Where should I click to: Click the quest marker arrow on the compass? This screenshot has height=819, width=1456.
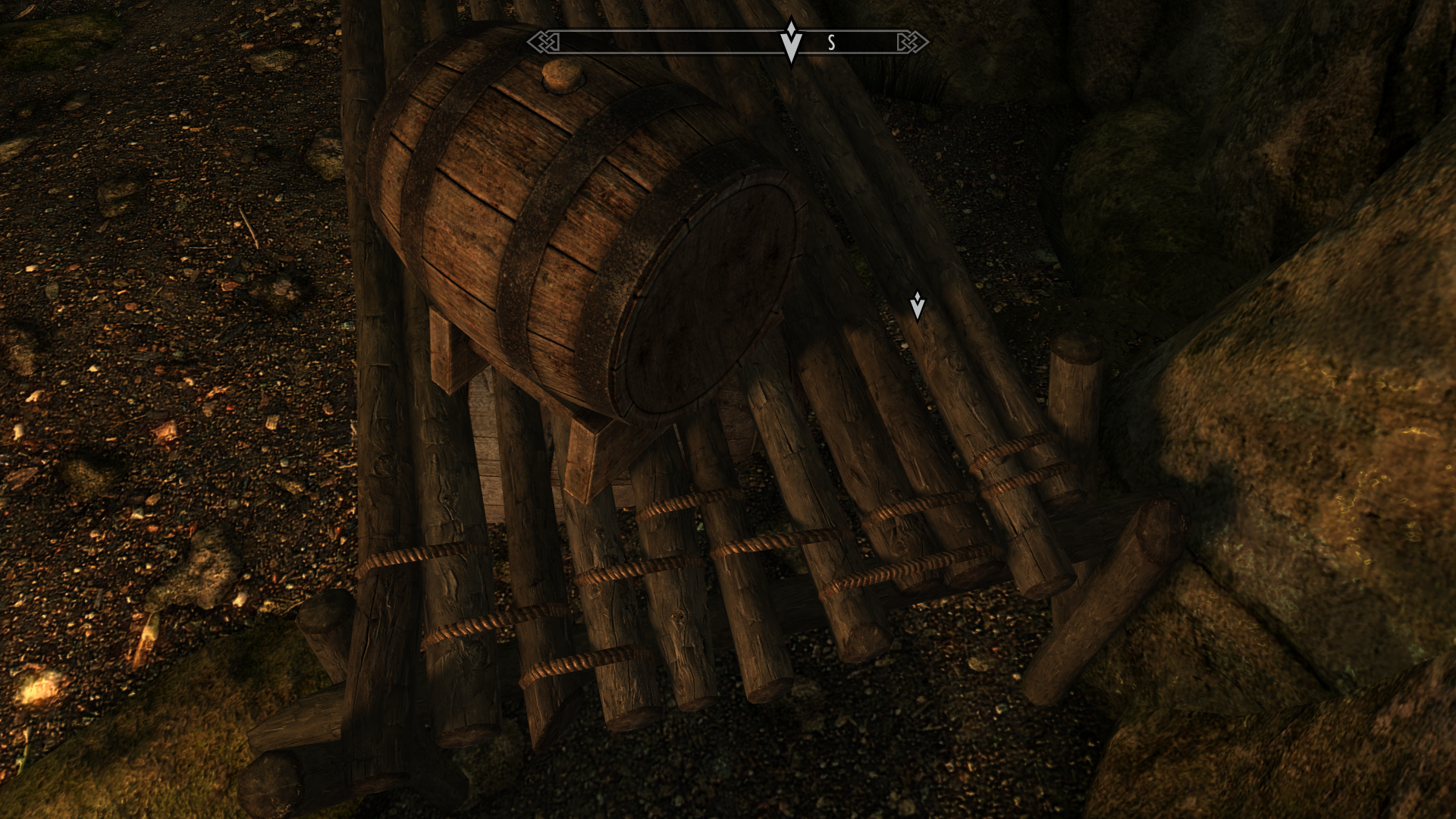pos(791,41)
